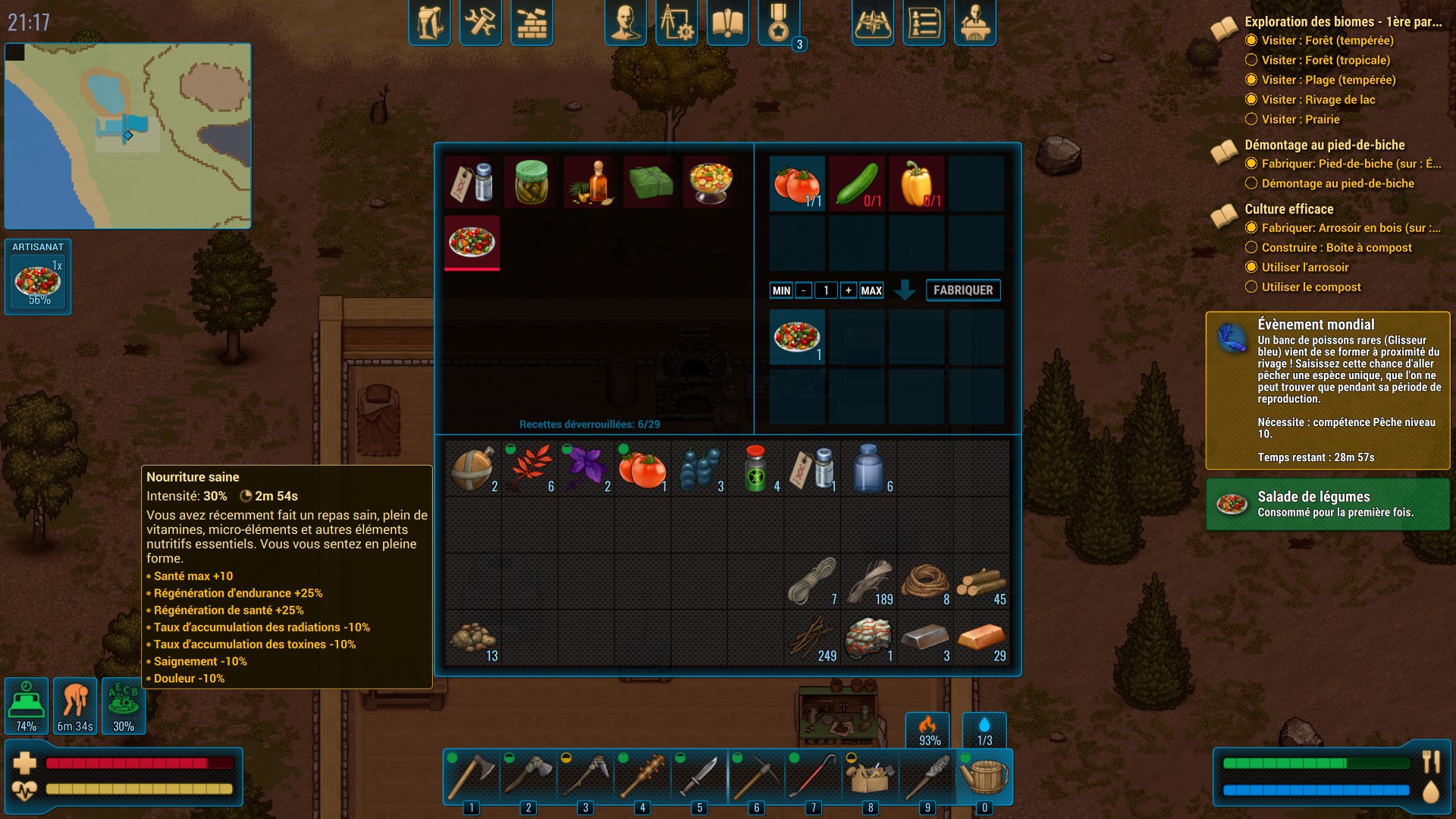The height and width of the screenshot is (819, 1456).
Task: Choose the fruit salad bowl recipe
Action: [710, 183]
